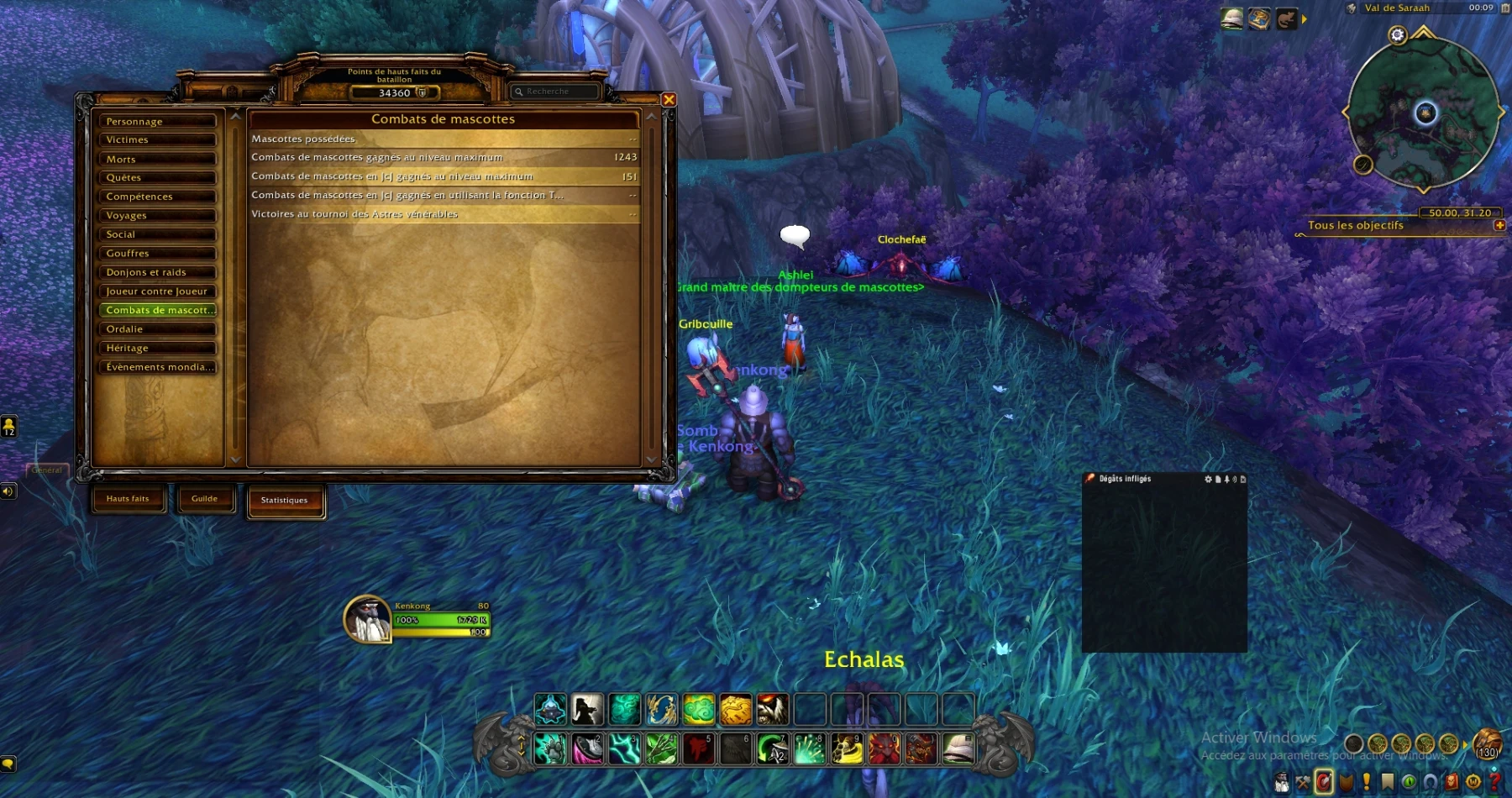Screen dimensions: 1512x798
Task: Click the Recherche search field
Action: tap(558, 92)
